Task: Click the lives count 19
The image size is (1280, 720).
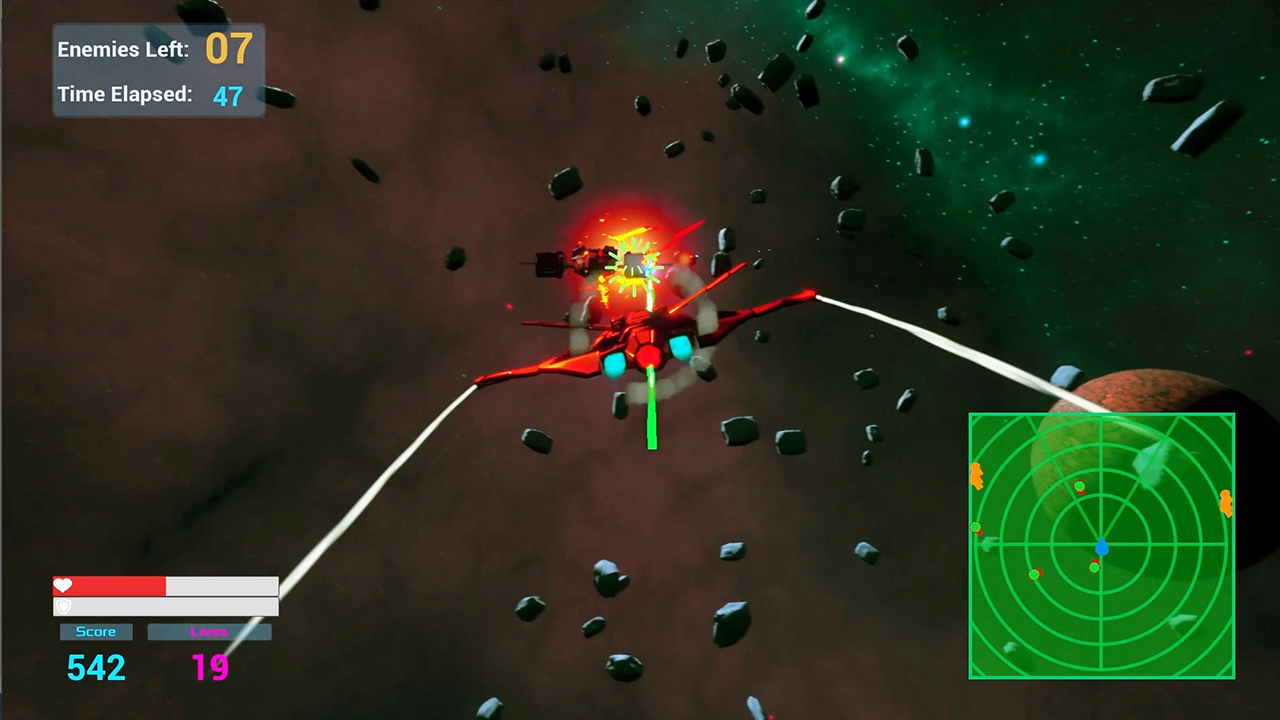Action: coord(210,668)
